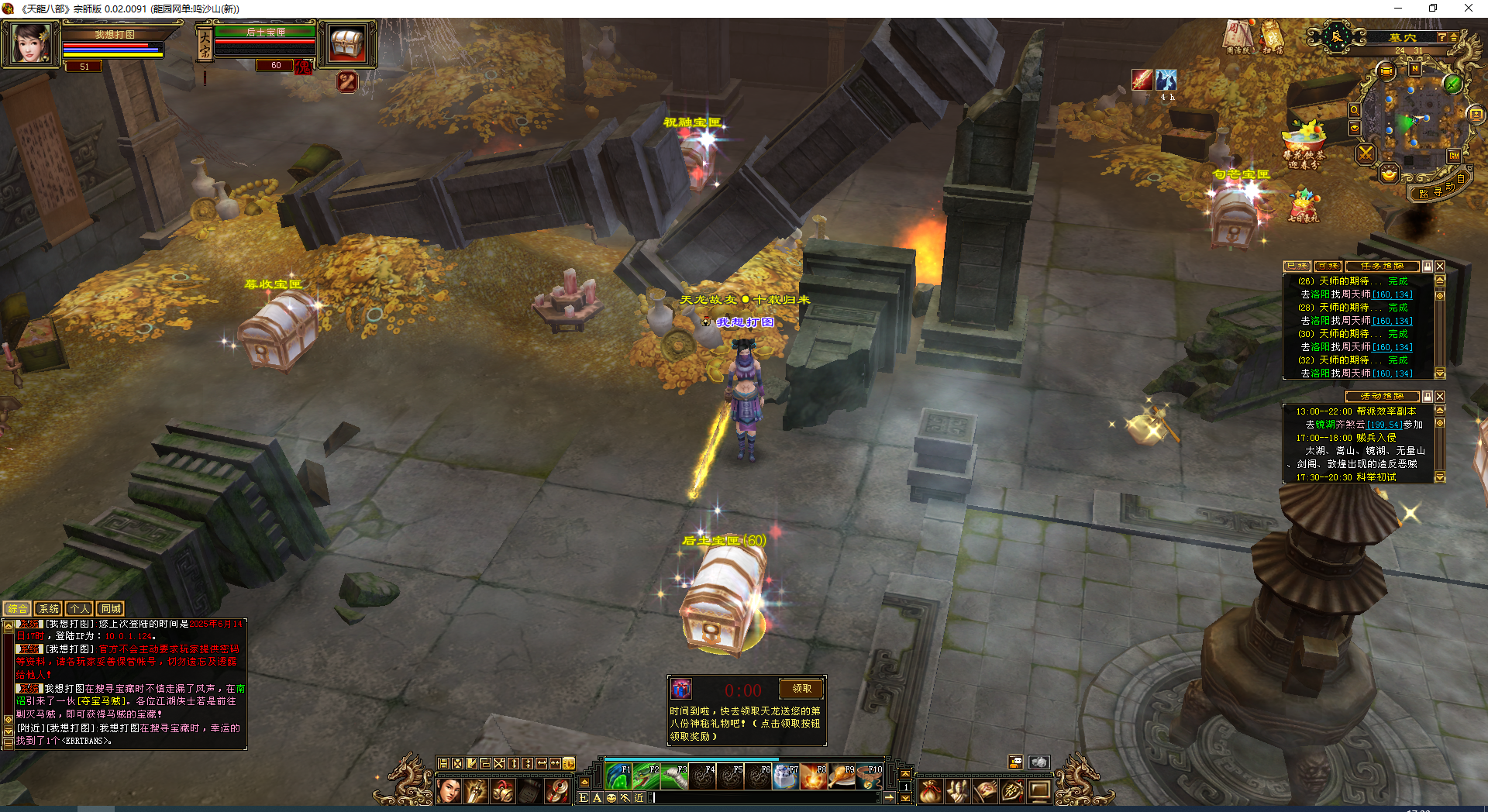Close the 任务追踪 quest tracker panel
This screenshot has width=1488, height=812.
coord(1440,267)
